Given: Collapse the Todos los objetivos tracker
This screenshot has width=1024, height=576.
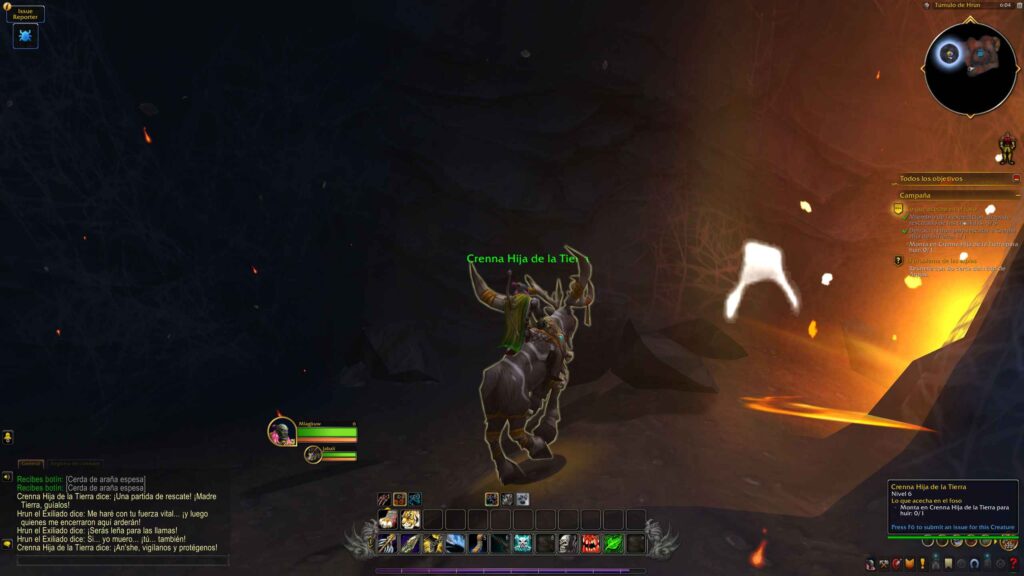Looking at the screenshot, I should click(x=1016, y=178).
